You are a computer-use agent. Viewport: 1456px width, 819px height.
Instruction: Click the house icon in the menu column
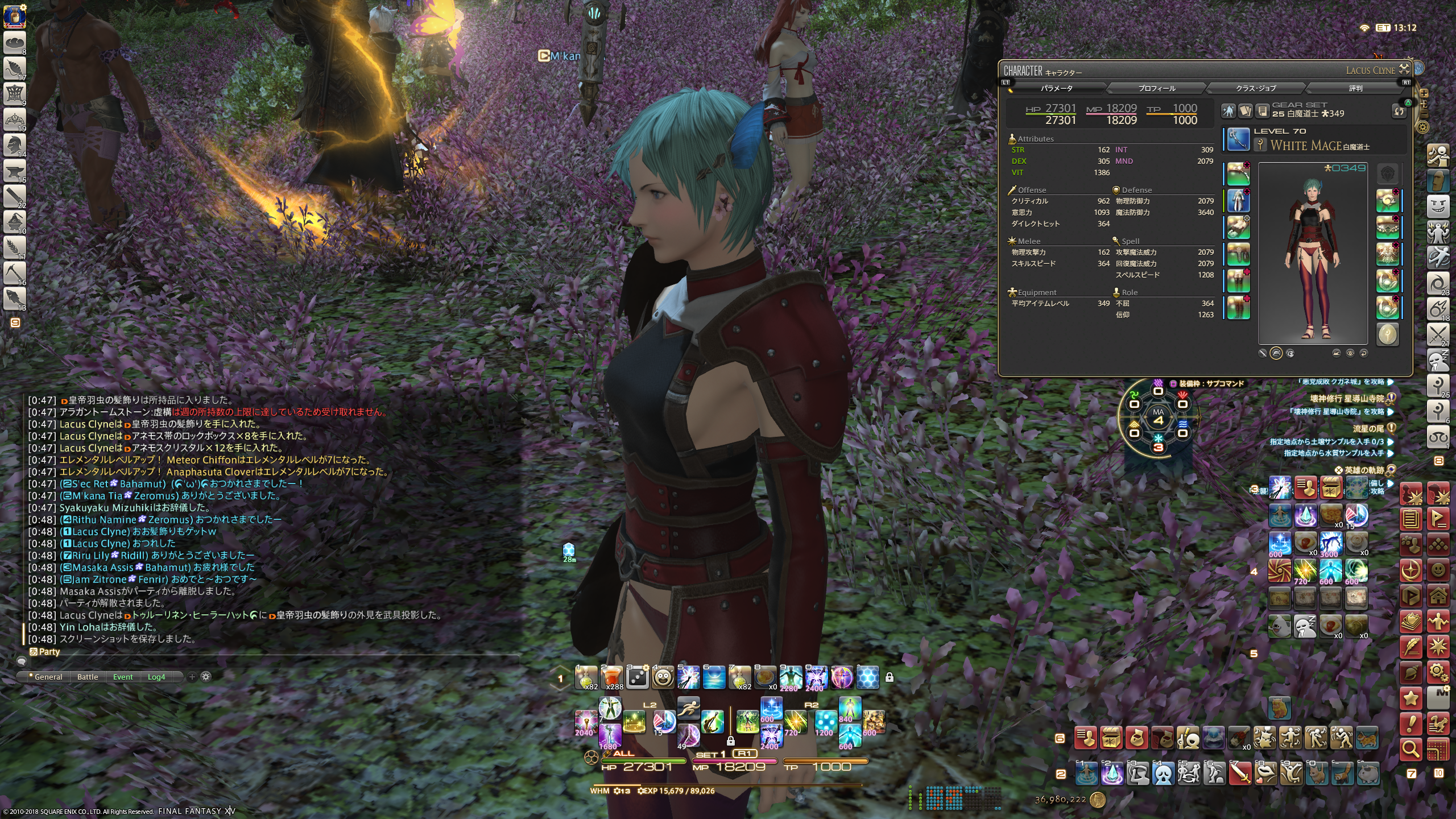[x=1438, y=596]
